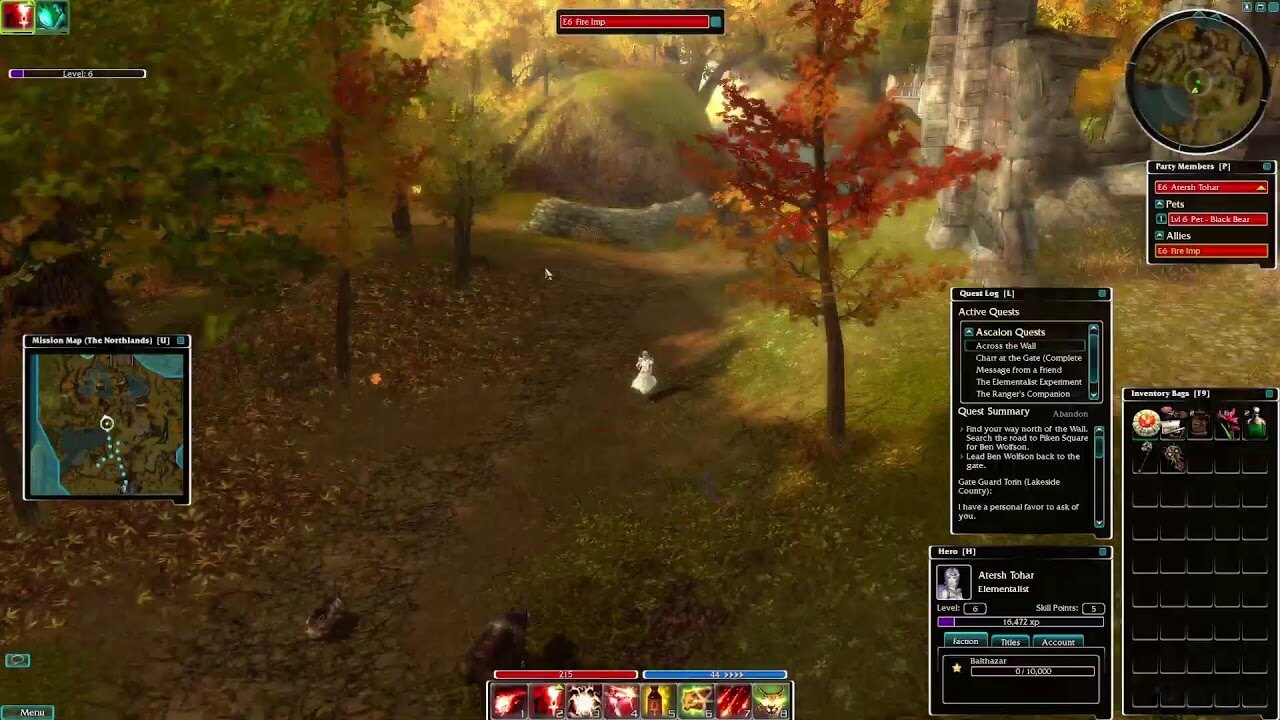The image size is (1280, 720).
Task: Pick the wand in the inventory bag
Action: click(x=1146, y=456)
